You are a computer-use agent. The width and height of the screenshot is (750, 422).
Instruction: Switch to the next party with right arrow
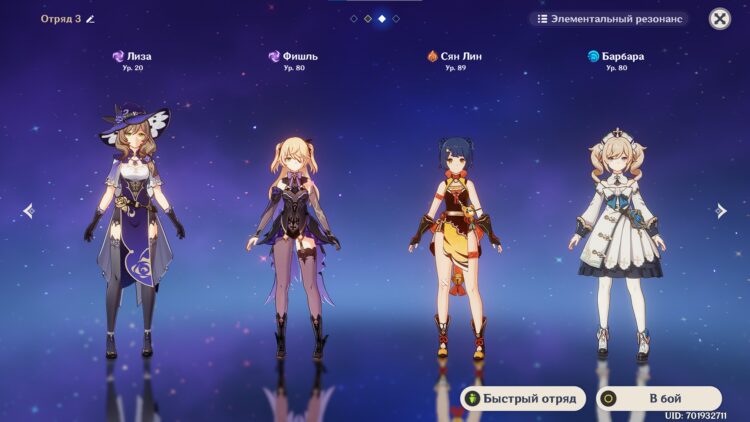pyautogui.click(x=721, y=210)
